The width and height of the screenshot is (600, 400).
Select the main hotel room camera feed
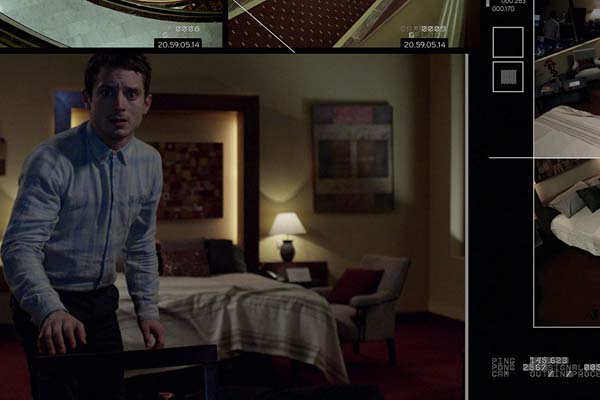click(x=232, y=227)
